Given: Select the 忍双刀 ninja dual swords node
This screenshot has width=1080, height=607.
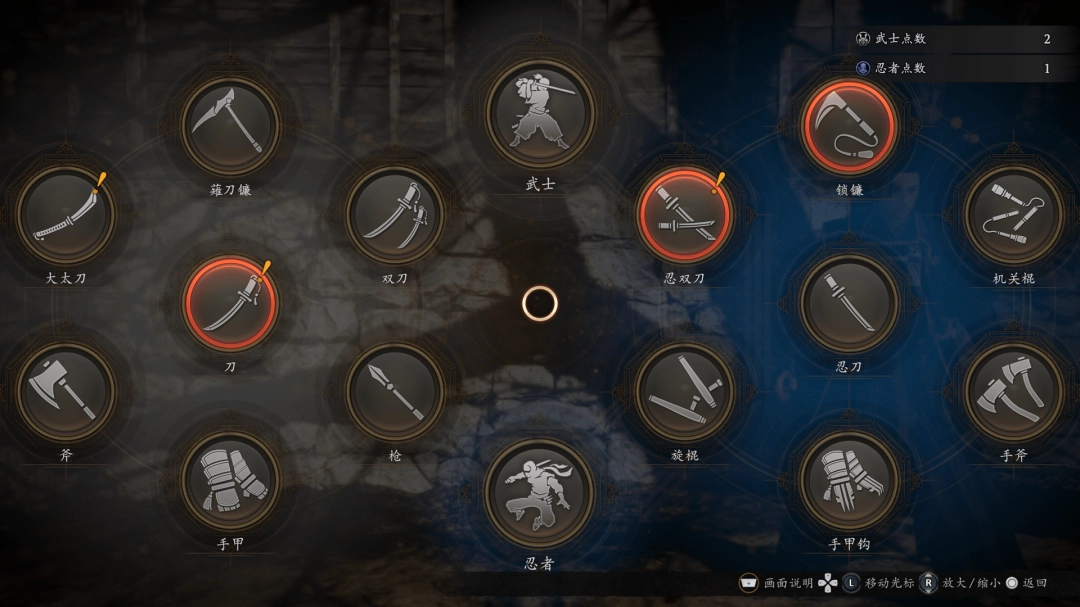Looking at the screenshot, I should pos(685,215).
